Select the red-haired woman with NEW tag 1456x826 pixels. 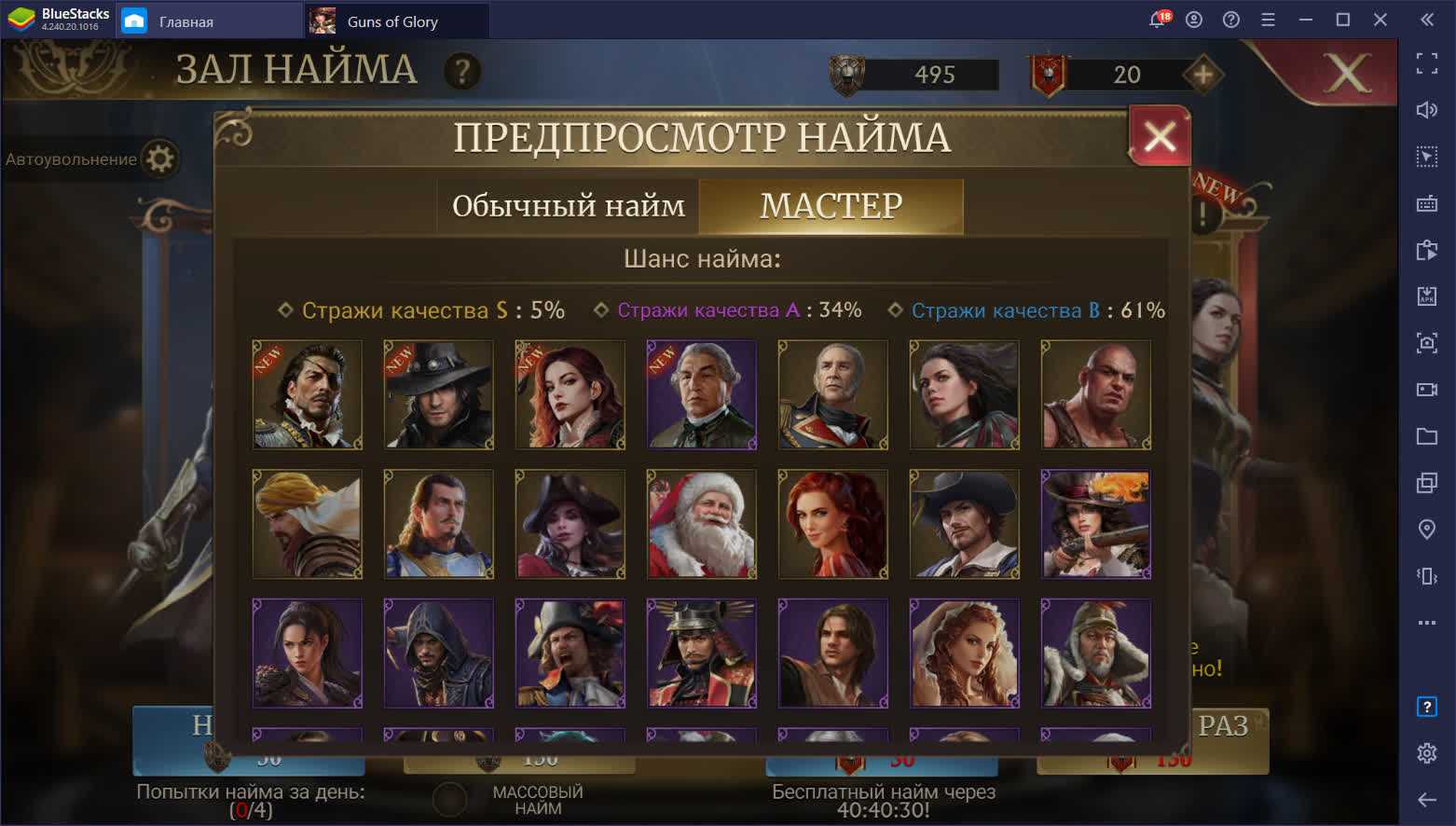[x=570, y=394]
